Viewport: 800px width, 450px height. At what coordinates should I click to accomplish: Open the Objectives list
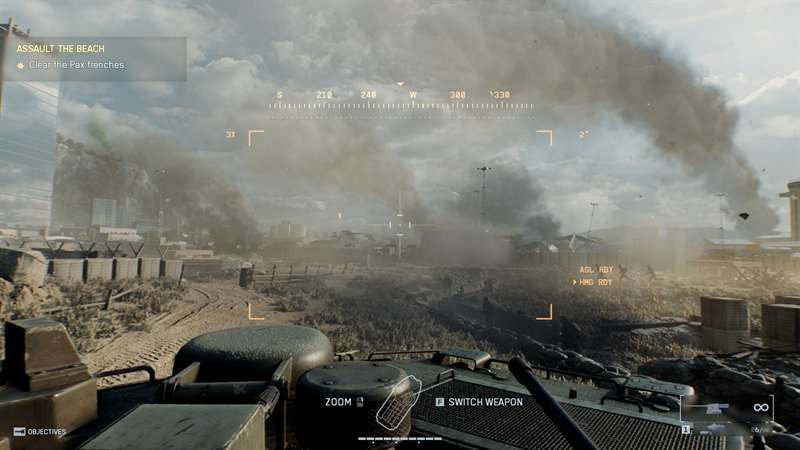40,432
